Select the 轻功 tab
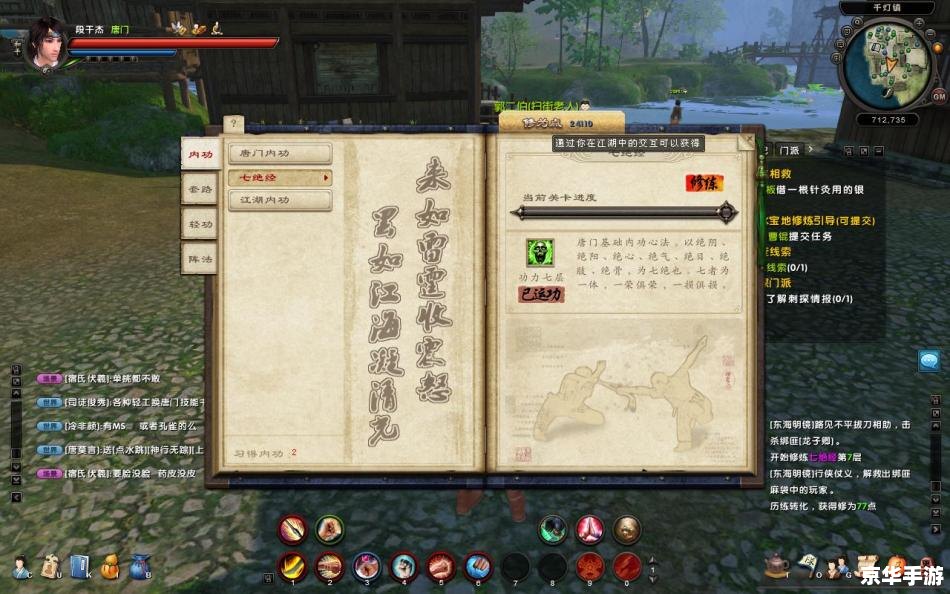This screenshot has height=594, width=950. 201,224
